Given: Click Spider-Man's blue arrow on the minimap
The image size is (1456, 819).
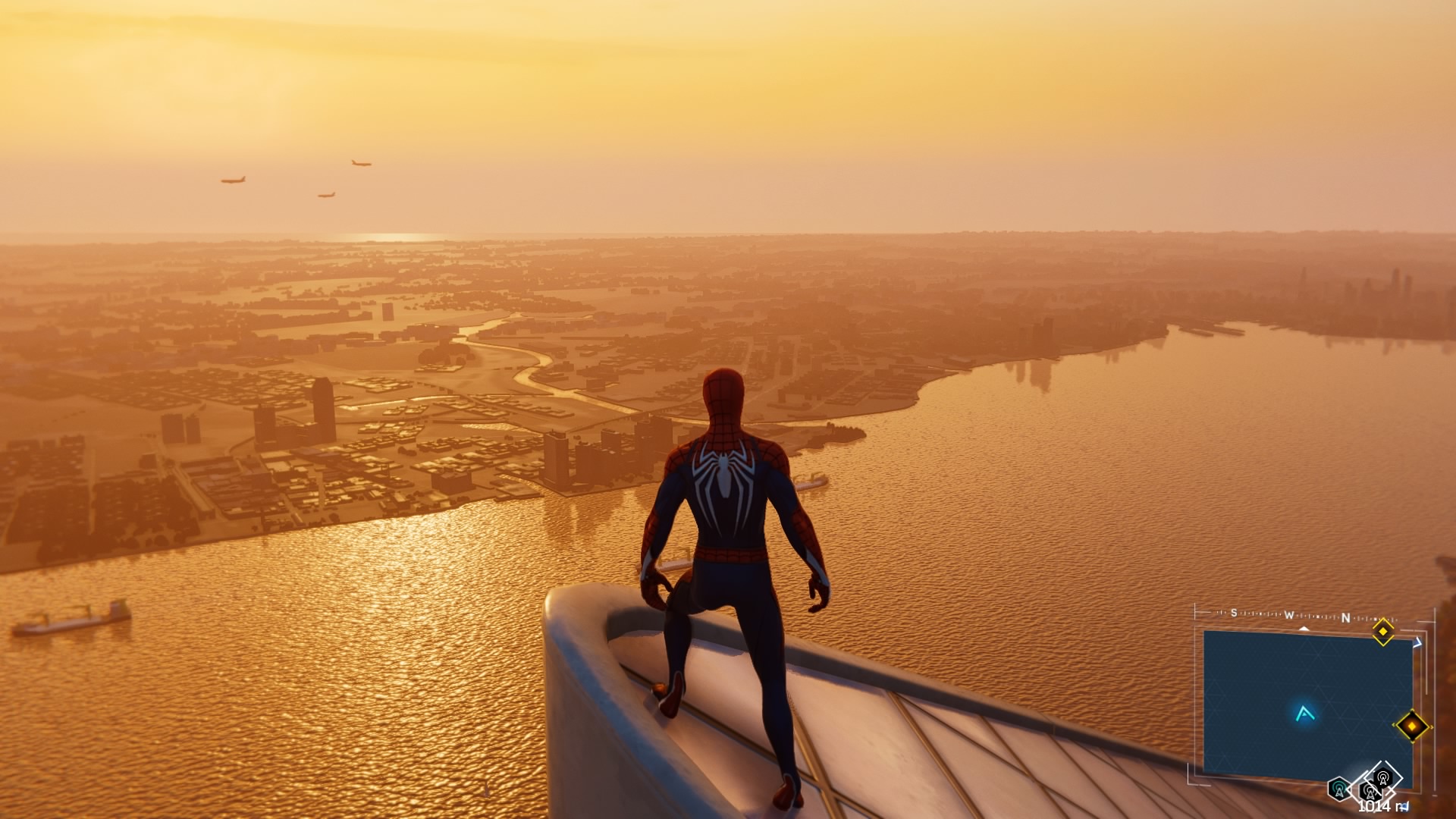Looking at the screenshot, I should click(x=1304, y=714).
